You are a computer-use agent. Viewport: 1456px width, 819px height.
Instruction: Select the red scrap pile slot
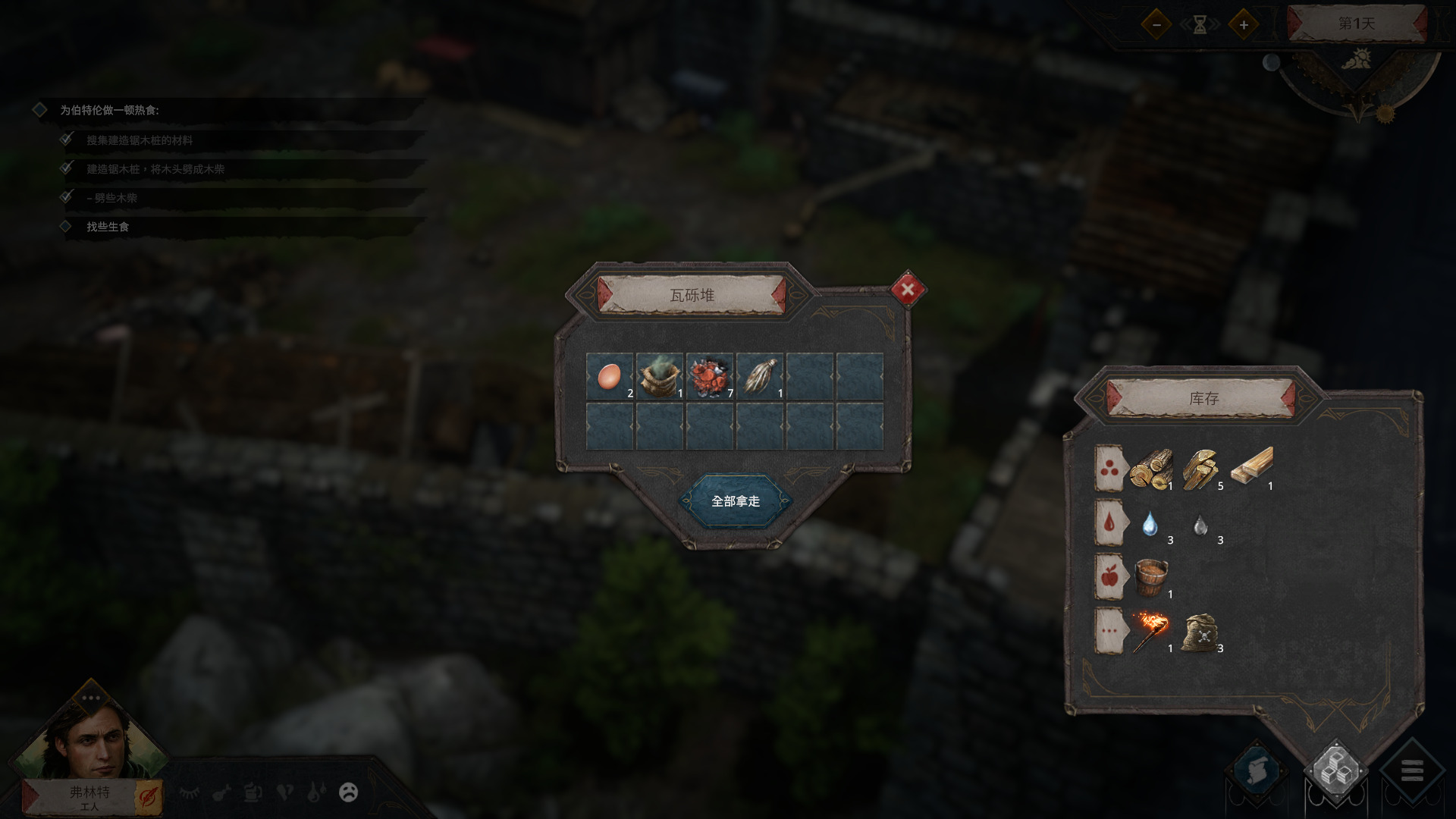pyautogui.click(x=710, y=376)
